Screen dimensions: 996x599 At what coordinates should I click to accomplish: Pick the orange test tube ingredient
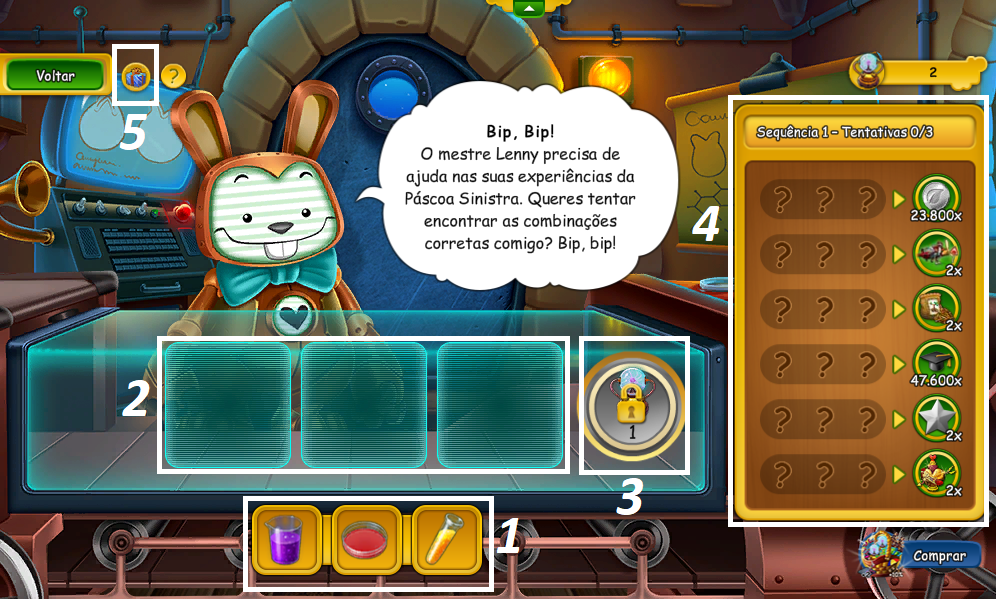coord(447,540)
